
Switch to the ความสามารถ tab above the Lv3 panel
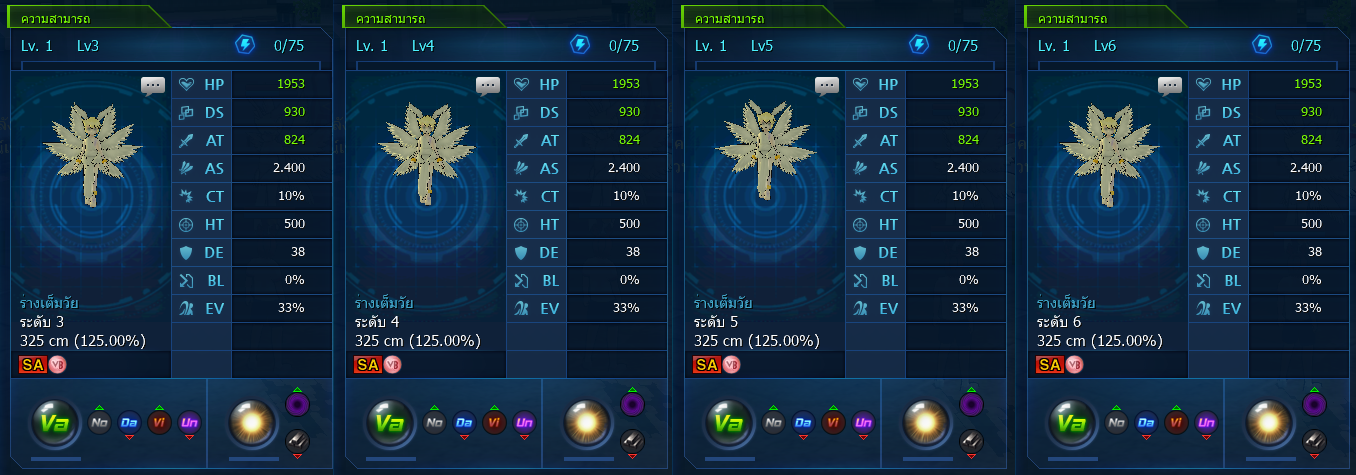[x=56, y=18]
